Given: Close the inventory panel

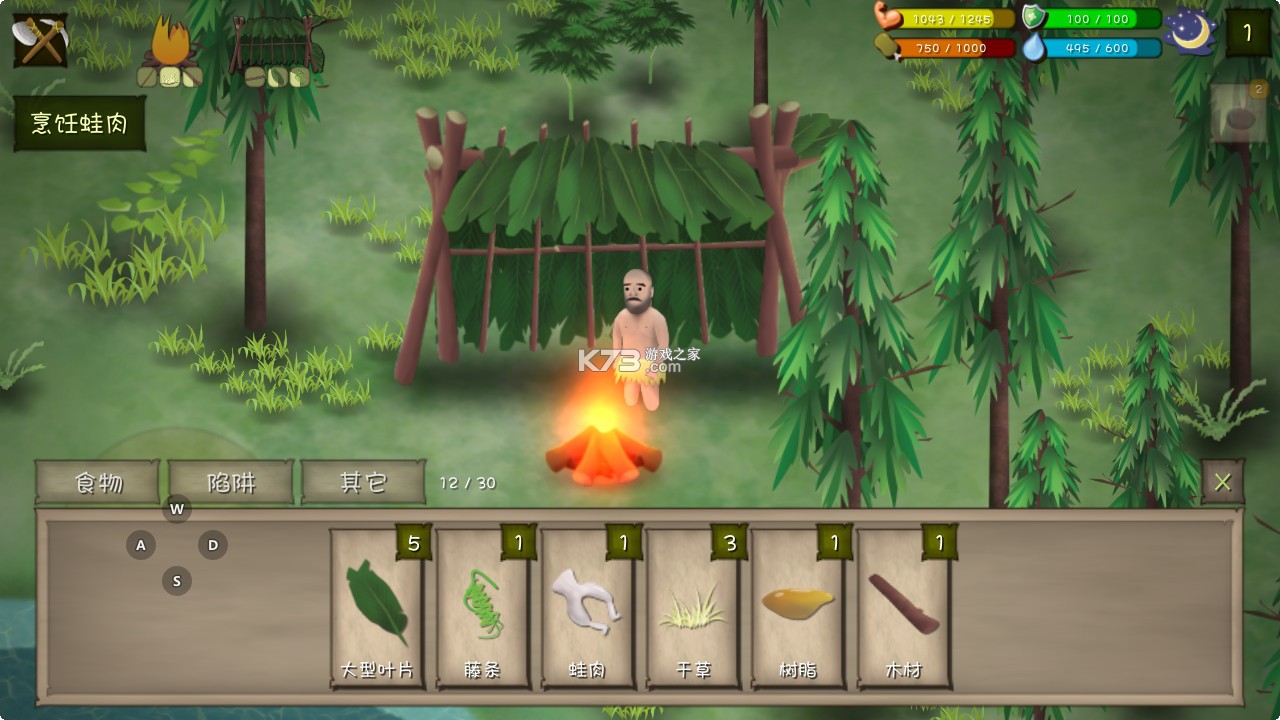Looking at the screenshot, I should (1222, 482).
